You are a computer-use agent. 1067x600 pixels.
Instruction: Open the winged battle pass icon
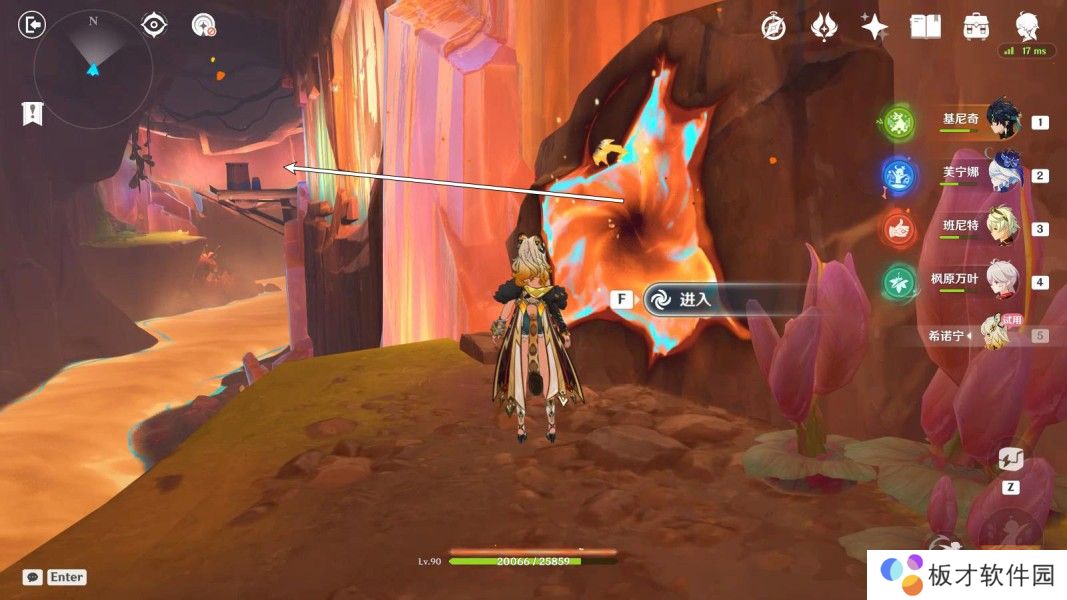tap(823, 27)
